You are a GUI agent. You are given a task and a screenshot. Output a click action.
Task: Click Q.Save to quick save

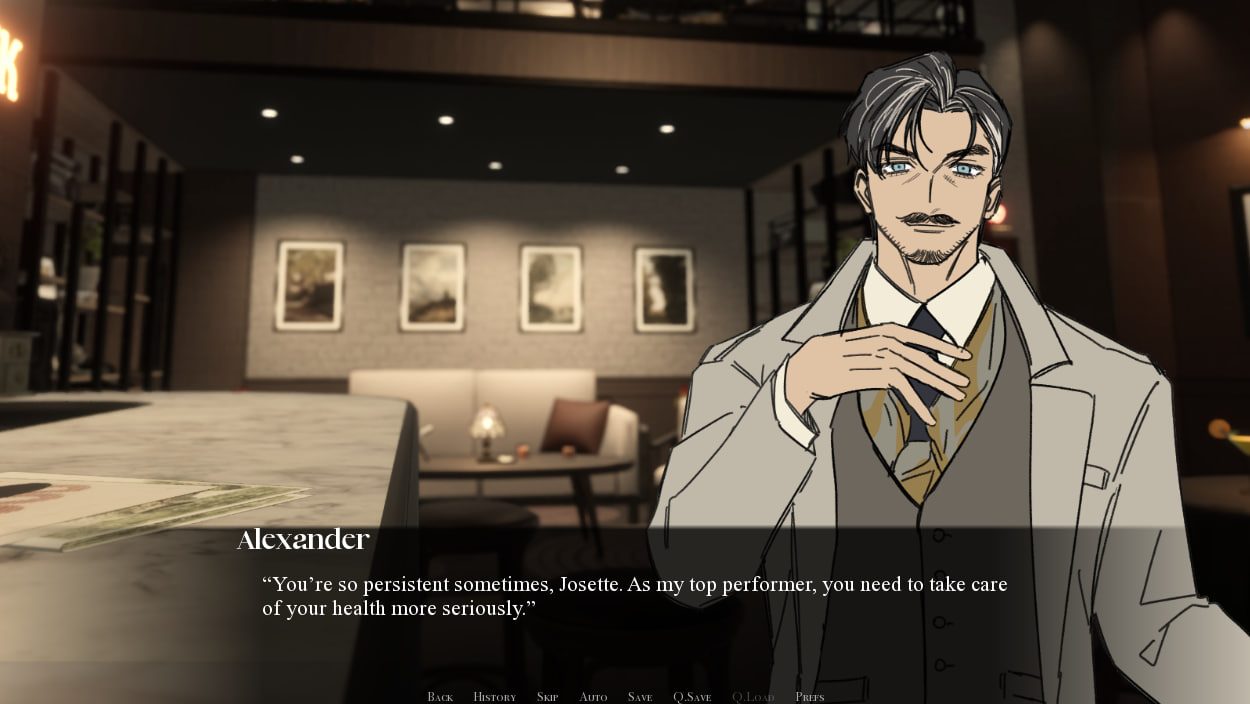(692, 697)
